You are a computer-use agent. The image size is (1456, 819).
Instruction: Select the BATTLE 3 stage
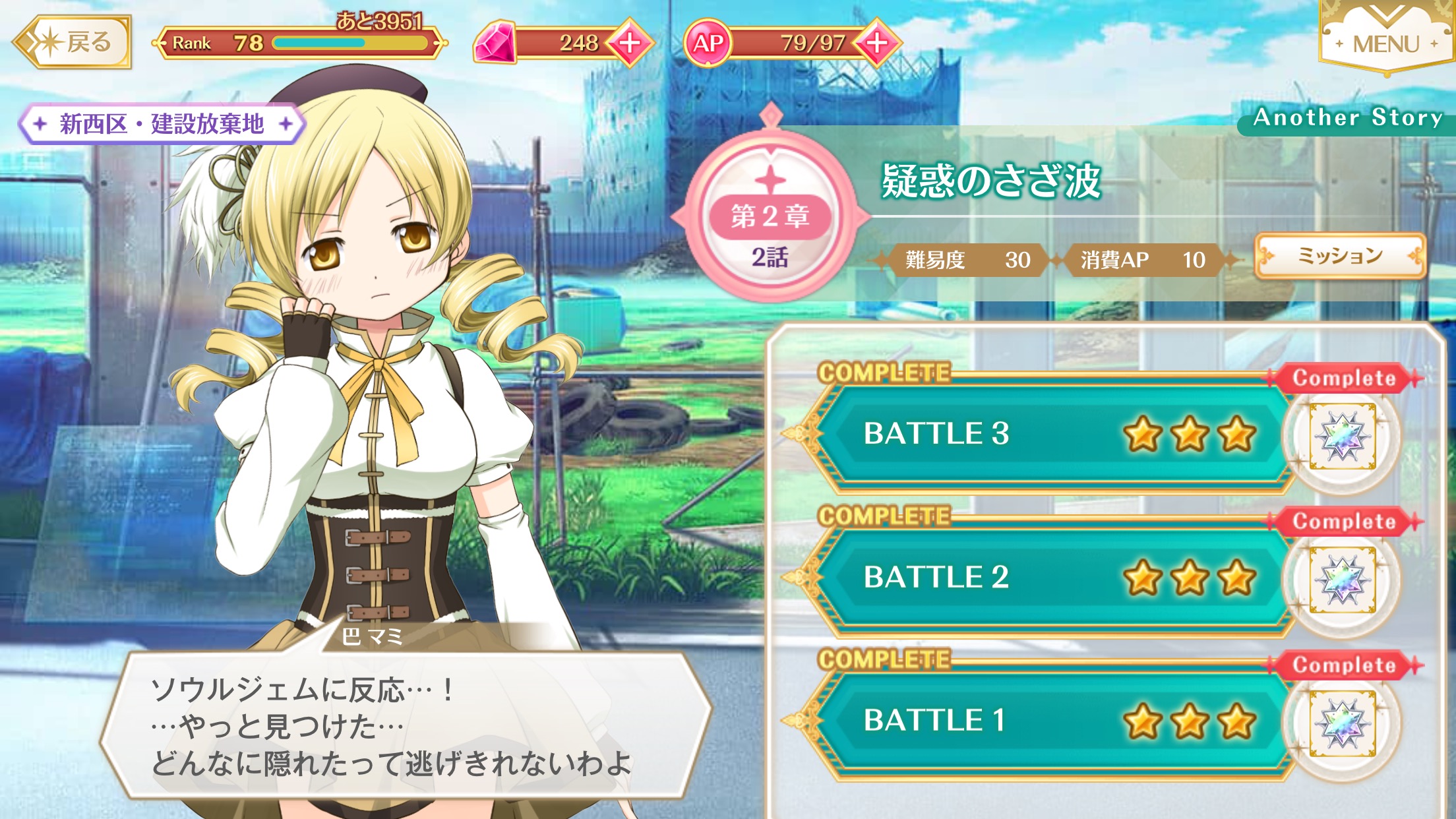click(x=1048, y=434)
